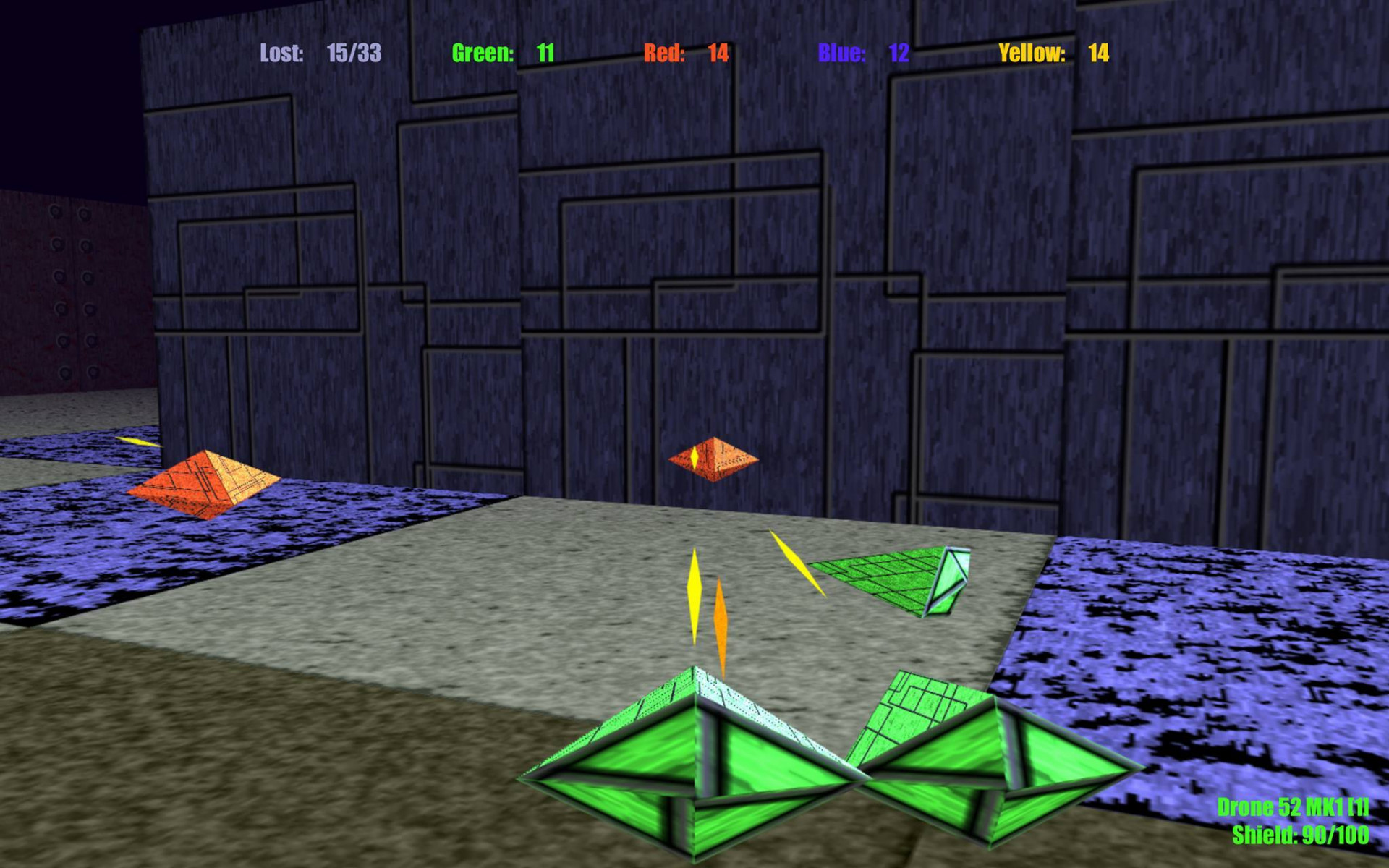This screenshot has height=868, width=1389.
Task: Toggle the Red counter showing 14
Action: pyautogui.click(x=716, y=52)
